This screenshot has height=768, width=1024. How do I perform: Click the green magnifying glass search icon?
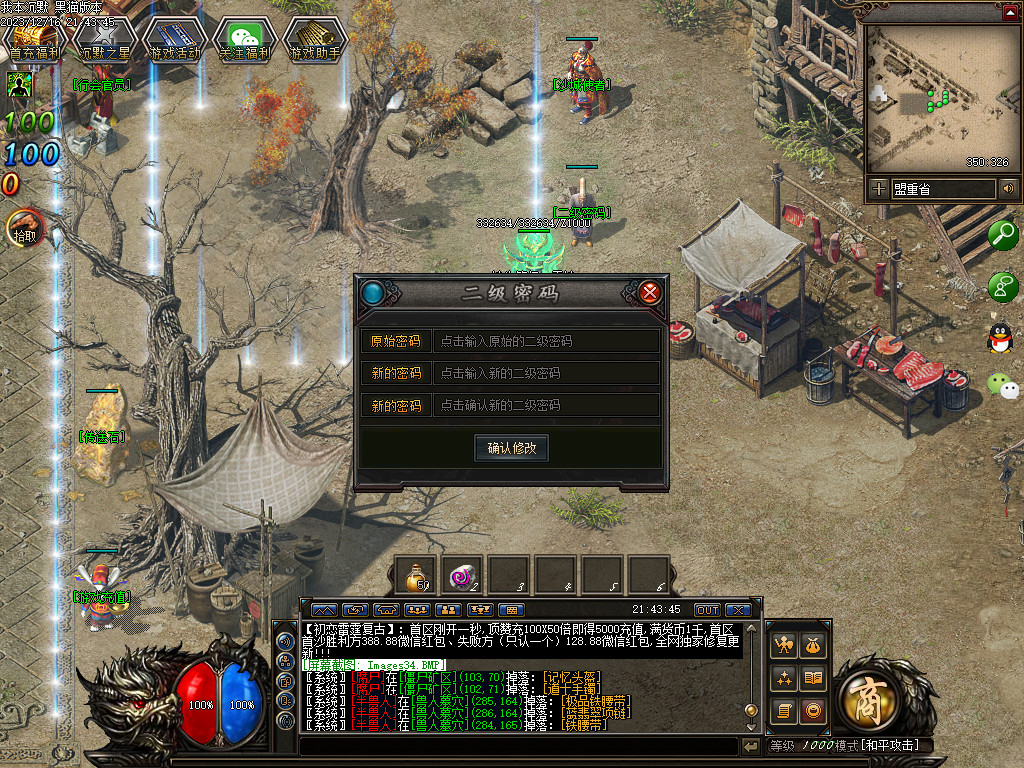(x=1002, y=235)
